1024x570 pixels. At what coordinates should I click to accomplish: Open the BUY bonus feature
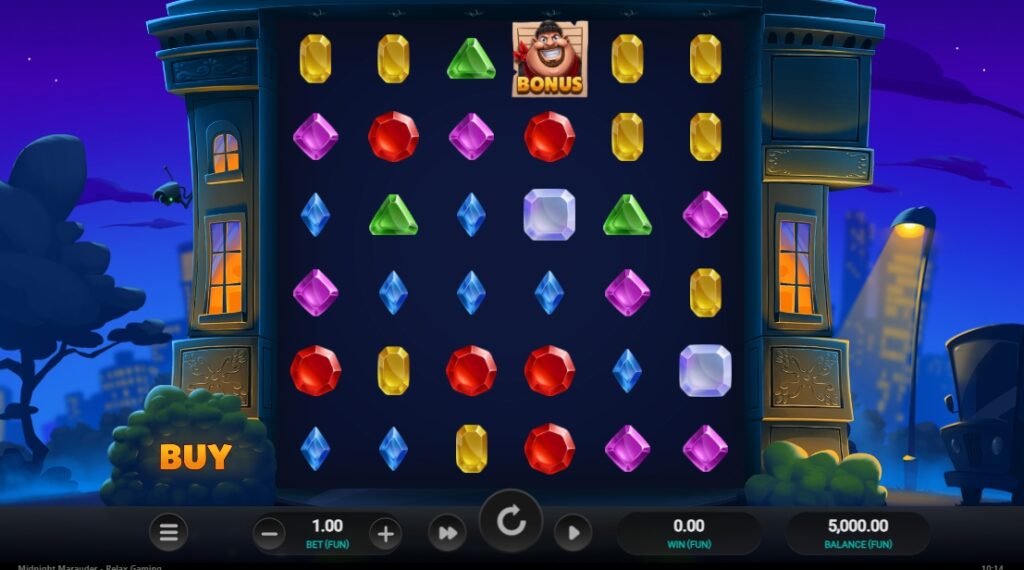195,456
